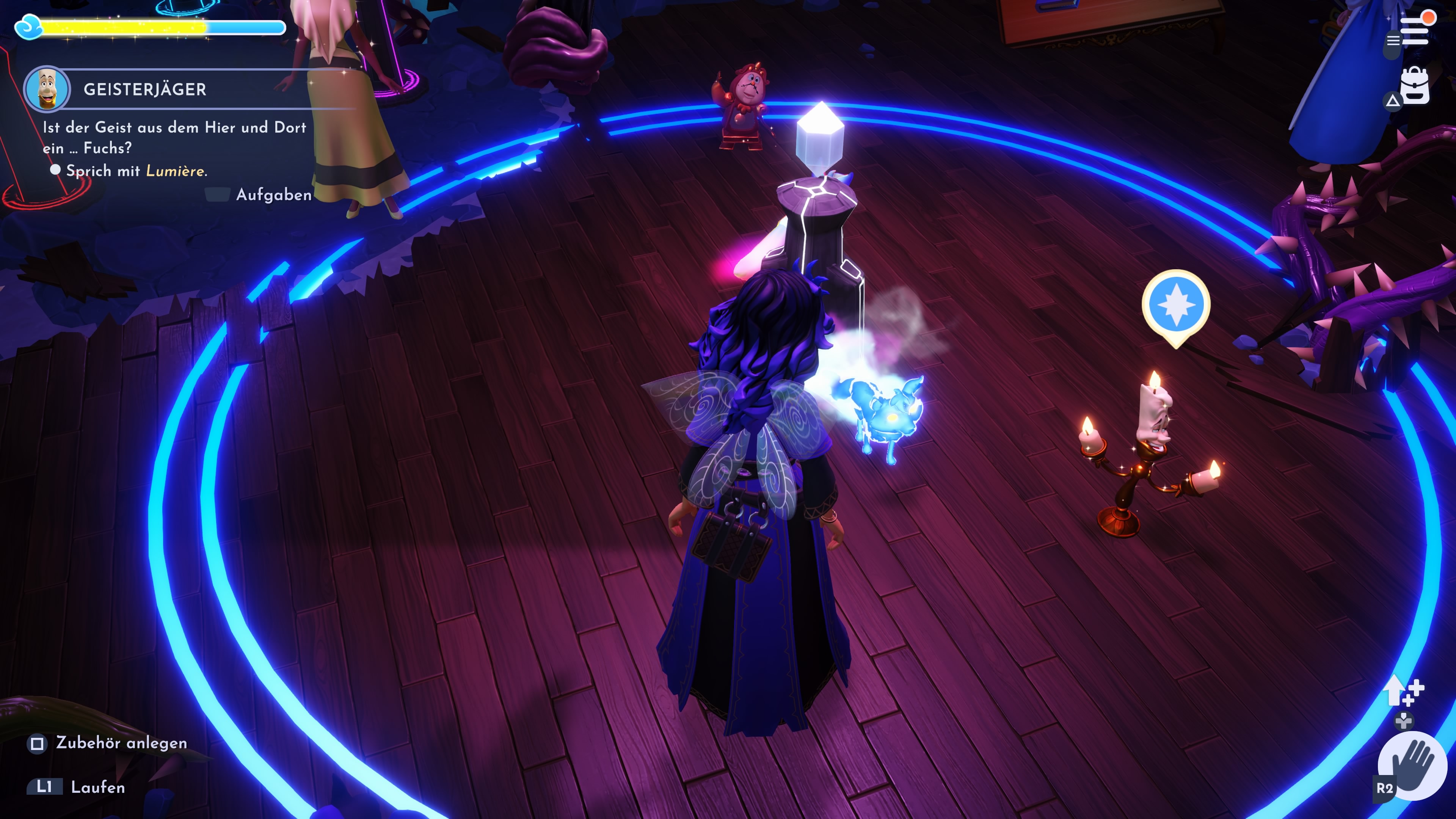Click the Lumière quest portrait icon
The image size is (1456, 819).
tap(47, 89)
